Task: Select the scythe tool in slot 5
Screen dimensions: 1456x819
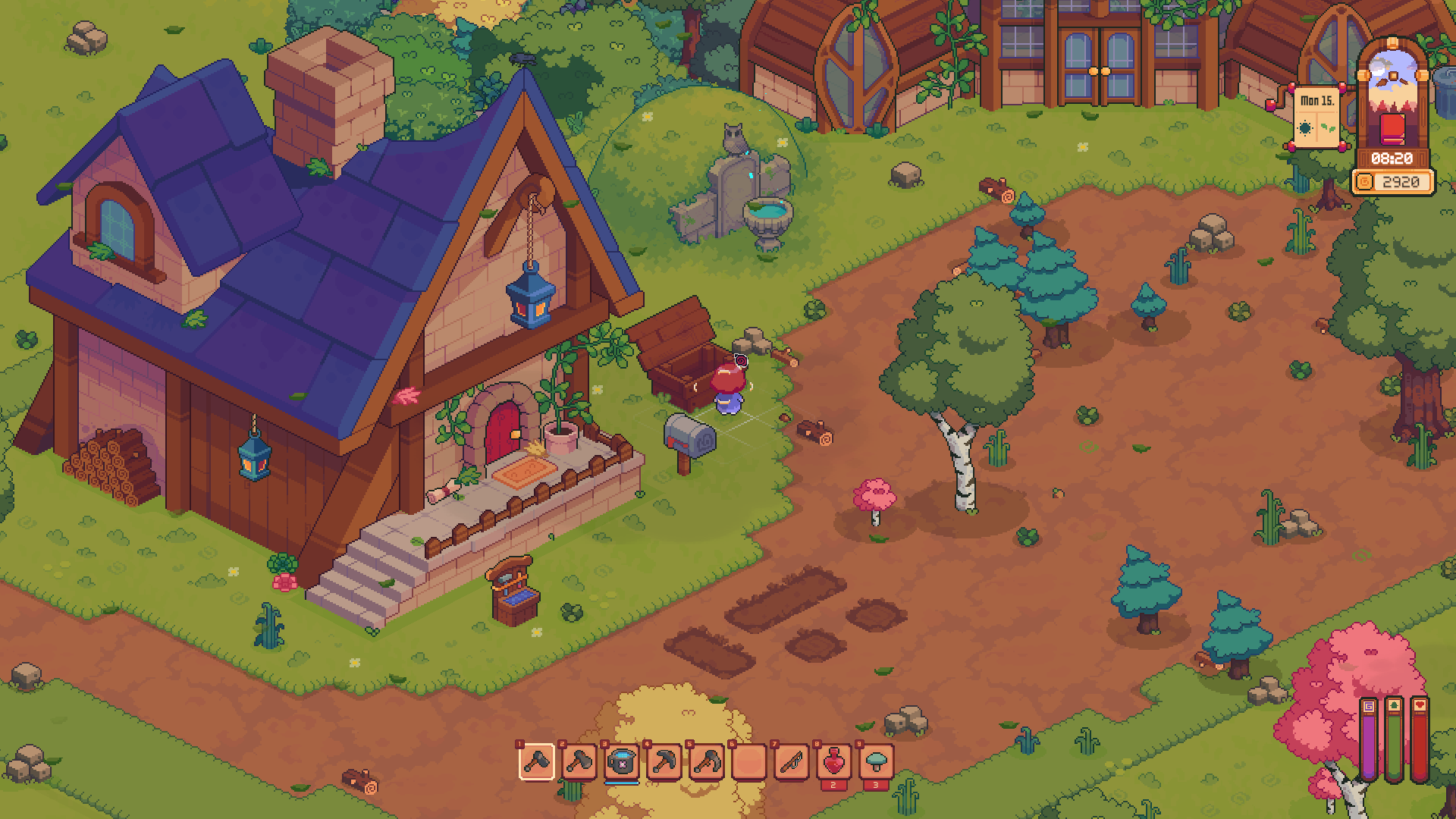Action: 707,762
